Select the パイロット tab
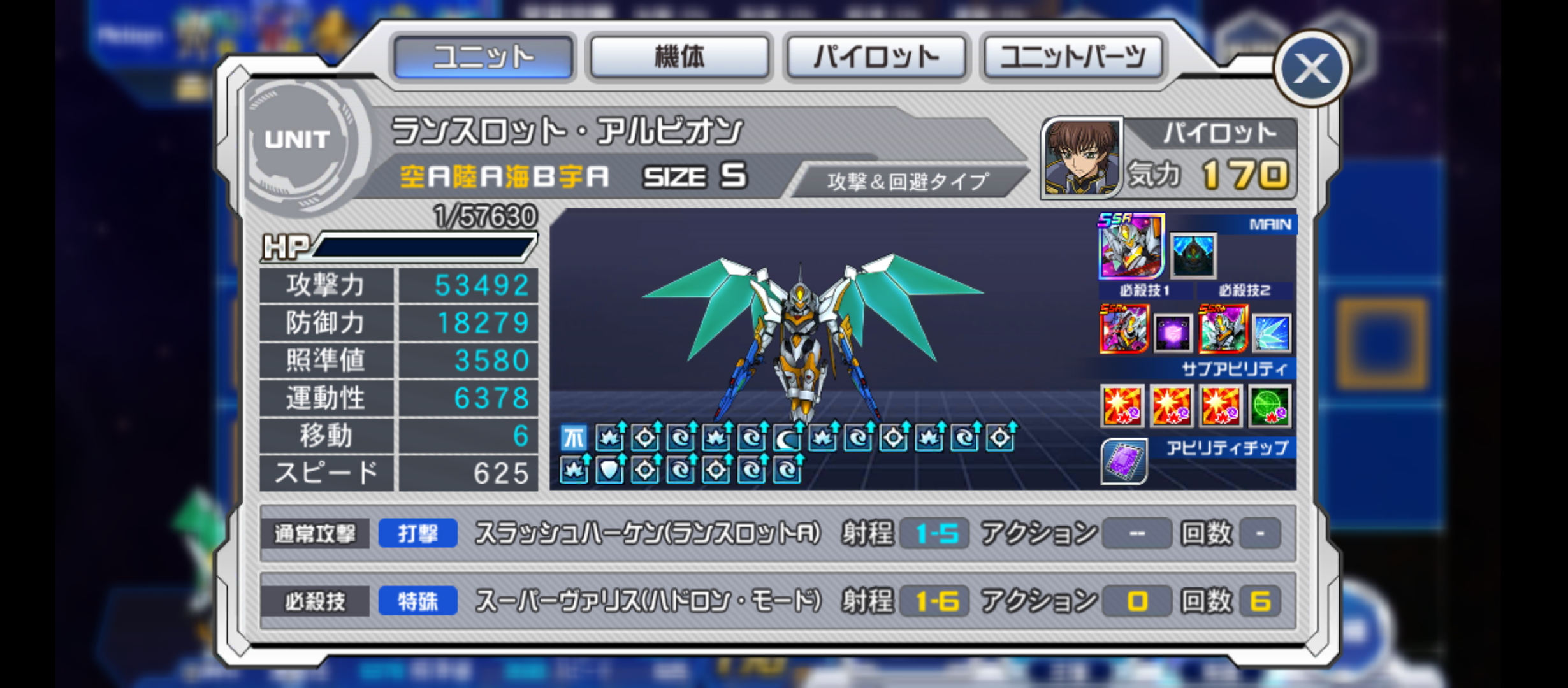The height and width of the screenshot is (688, 1568). click(x=876, y=57)
